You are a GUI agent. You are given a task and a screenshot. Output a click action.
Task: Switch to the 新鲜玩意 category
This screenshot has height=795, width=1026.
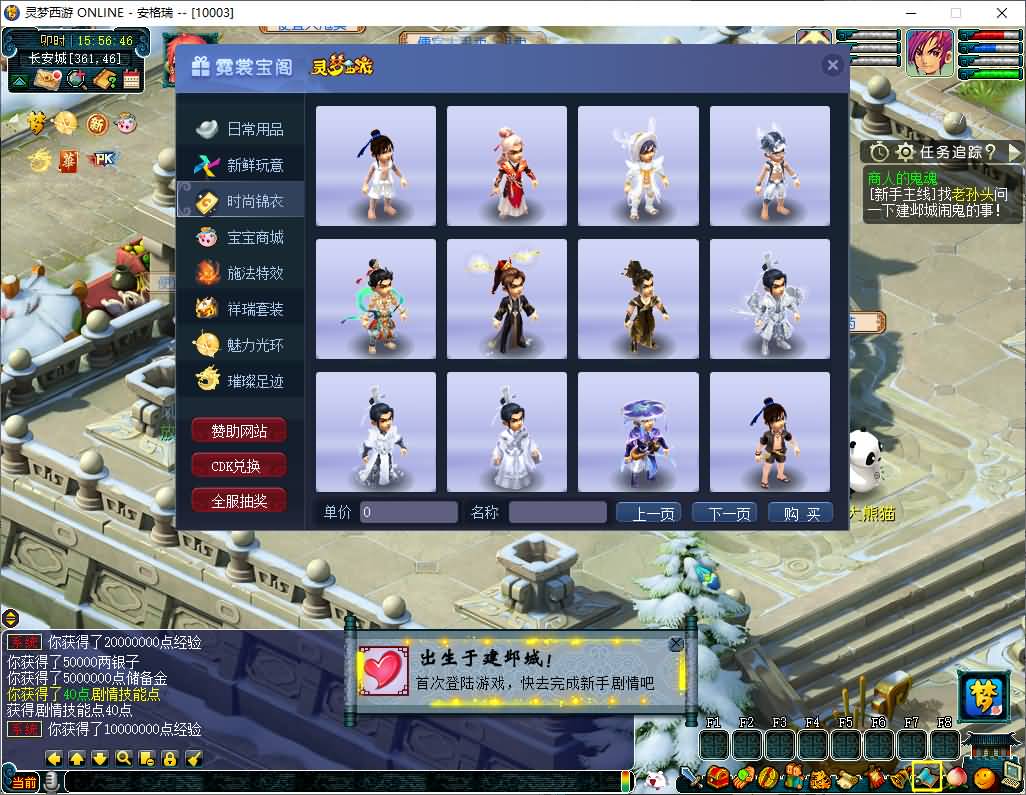tap(241, 165)
